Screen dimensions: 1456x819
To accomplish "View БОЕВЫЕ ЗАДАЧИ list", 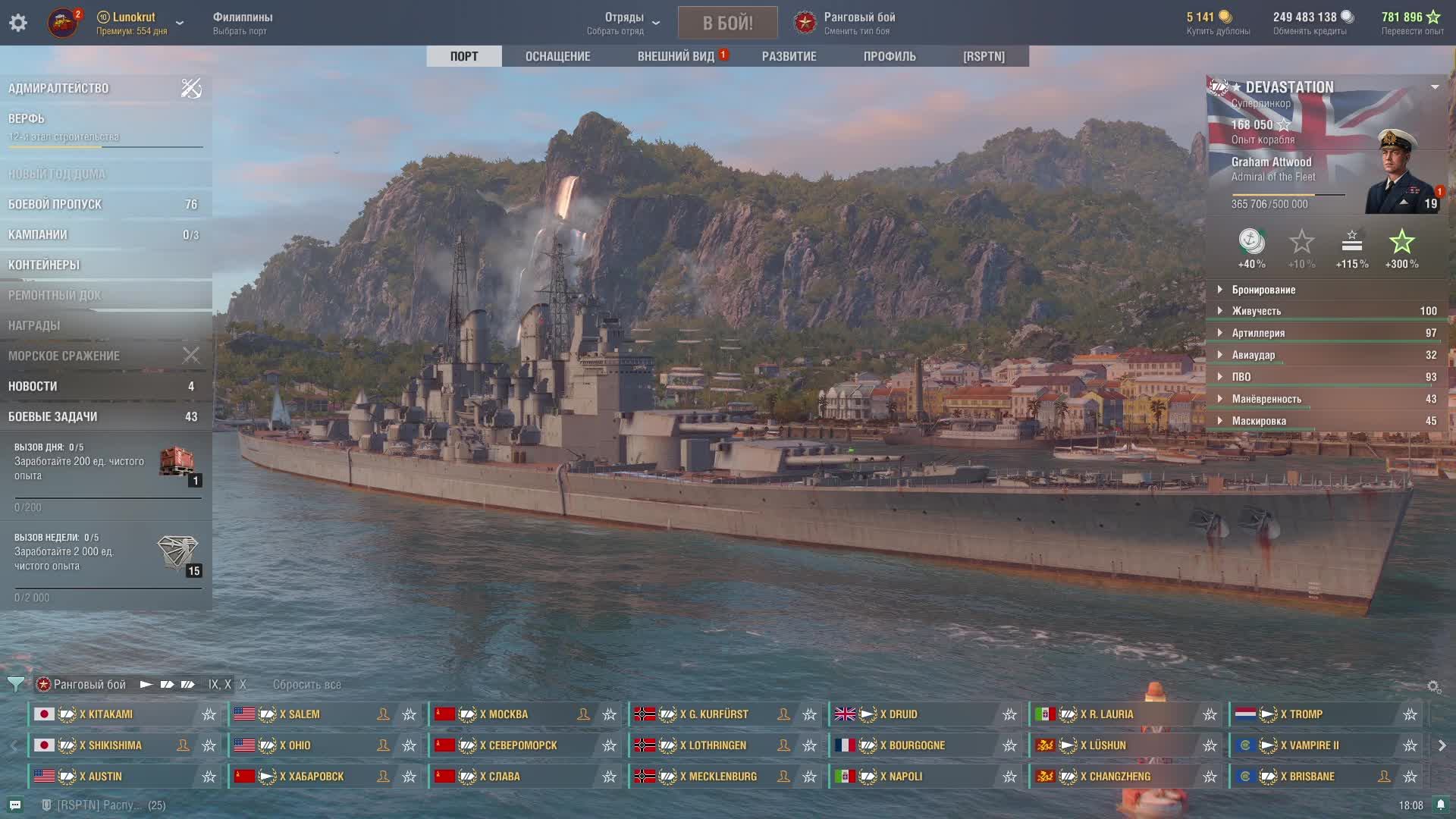I will [x=52, y=416].
